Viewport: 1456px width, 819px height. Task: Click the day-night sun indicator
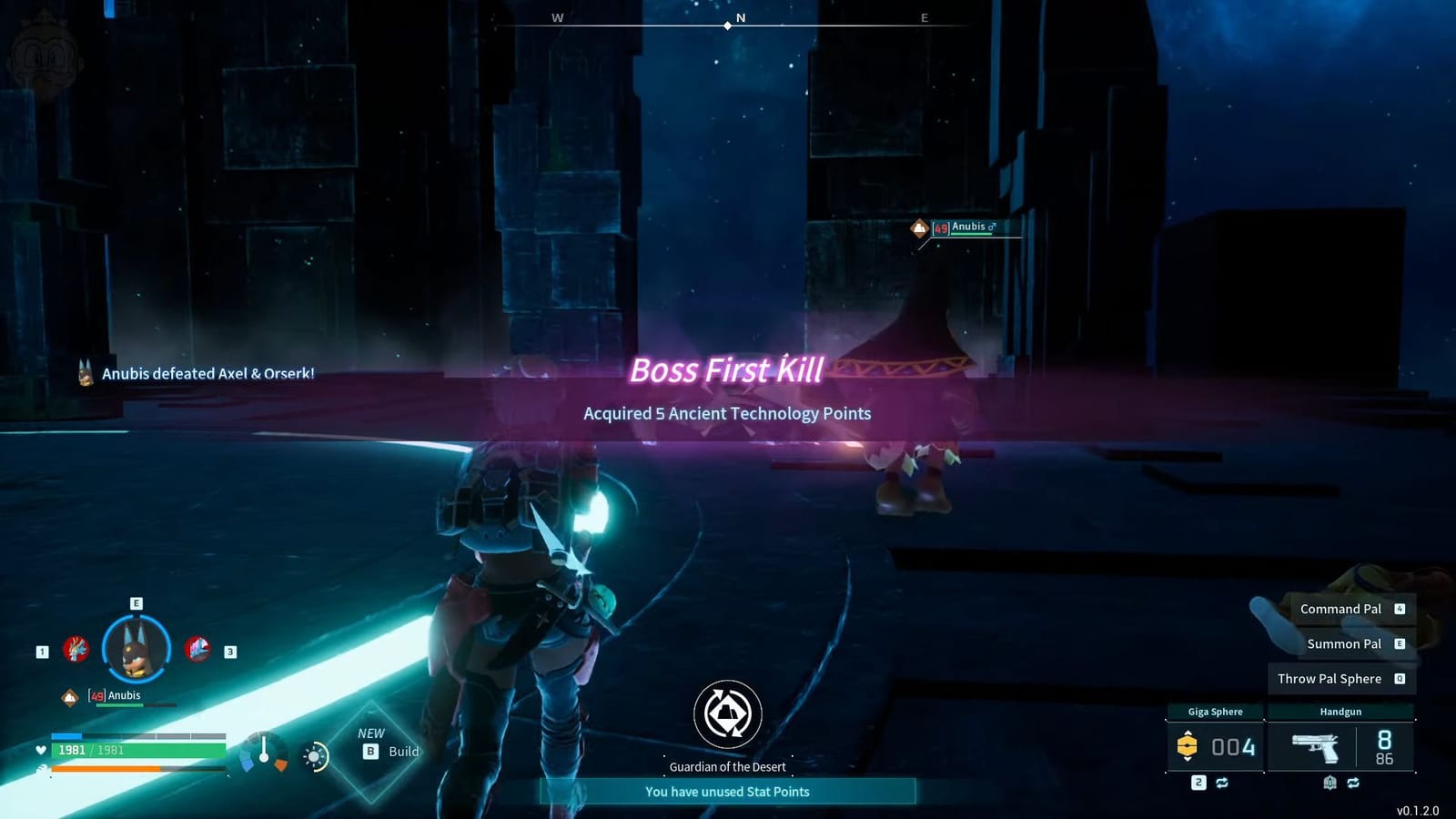coord(313,756)
